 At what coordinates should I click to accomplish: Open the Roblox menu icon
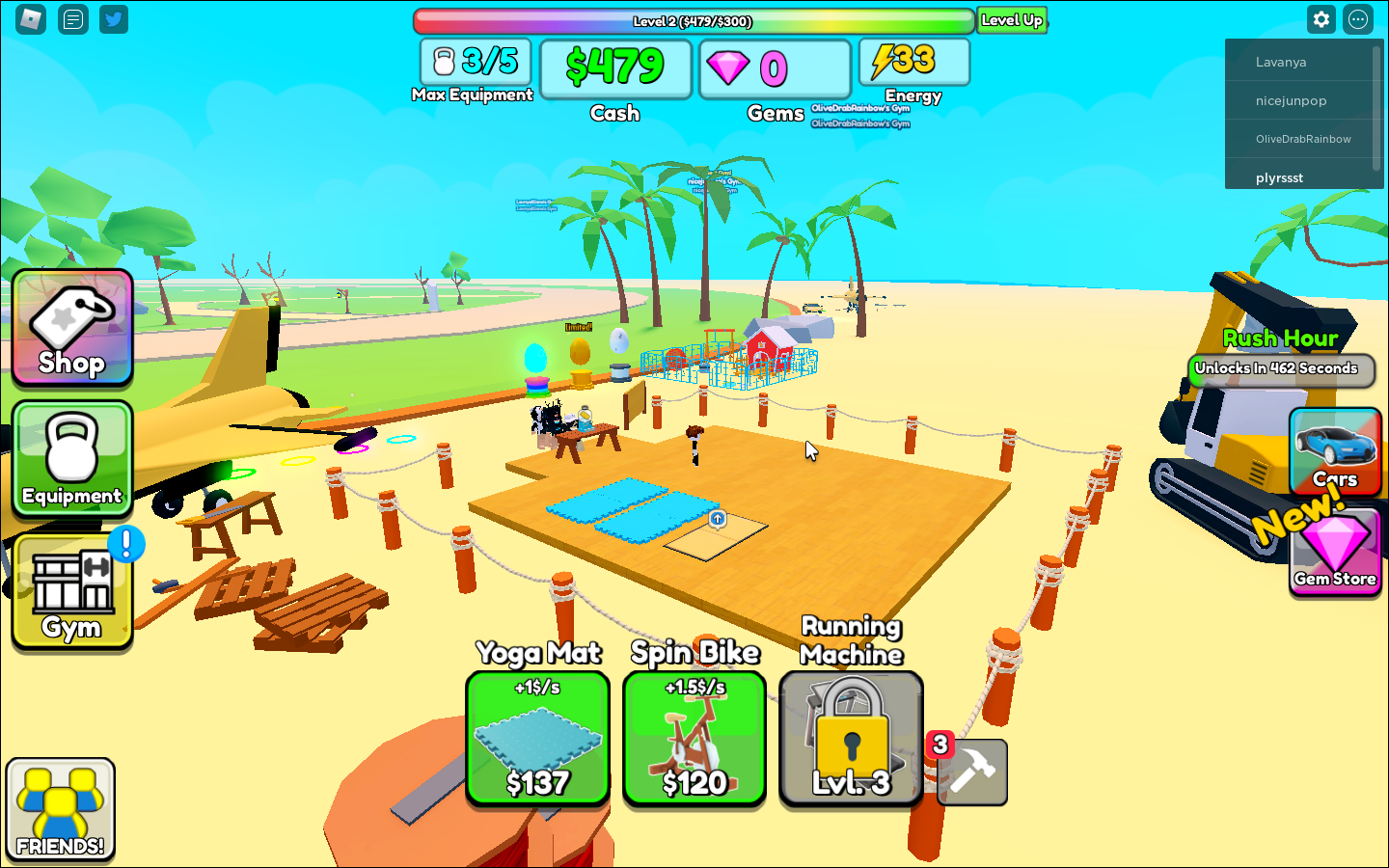click(30, 19)
